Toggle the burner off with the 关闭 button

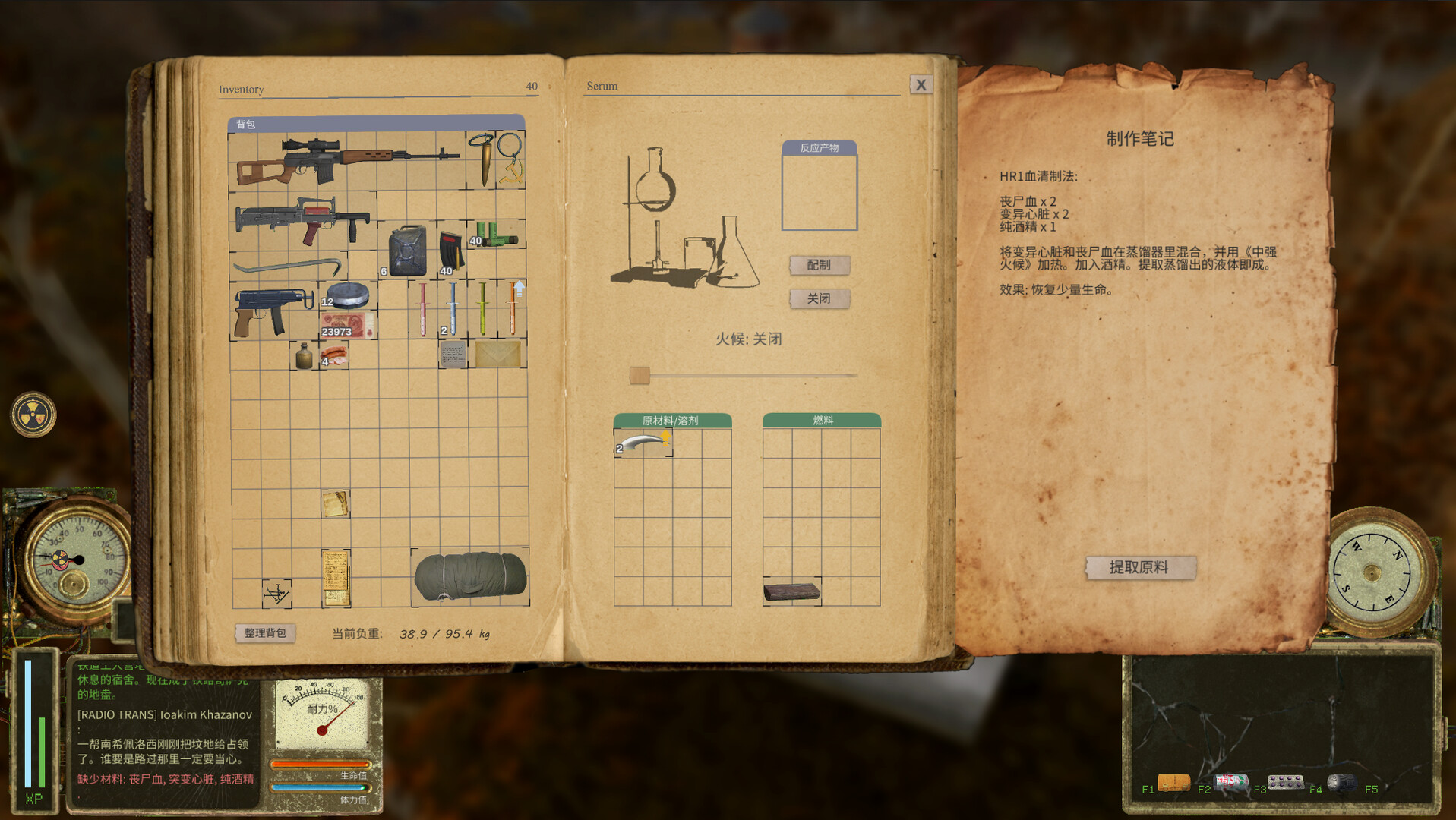point(819,298)
